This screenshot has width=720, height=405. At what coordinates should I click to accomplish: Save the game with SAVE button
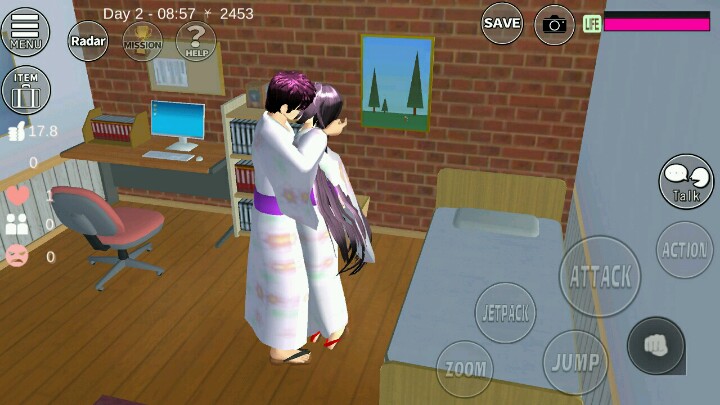502,23
